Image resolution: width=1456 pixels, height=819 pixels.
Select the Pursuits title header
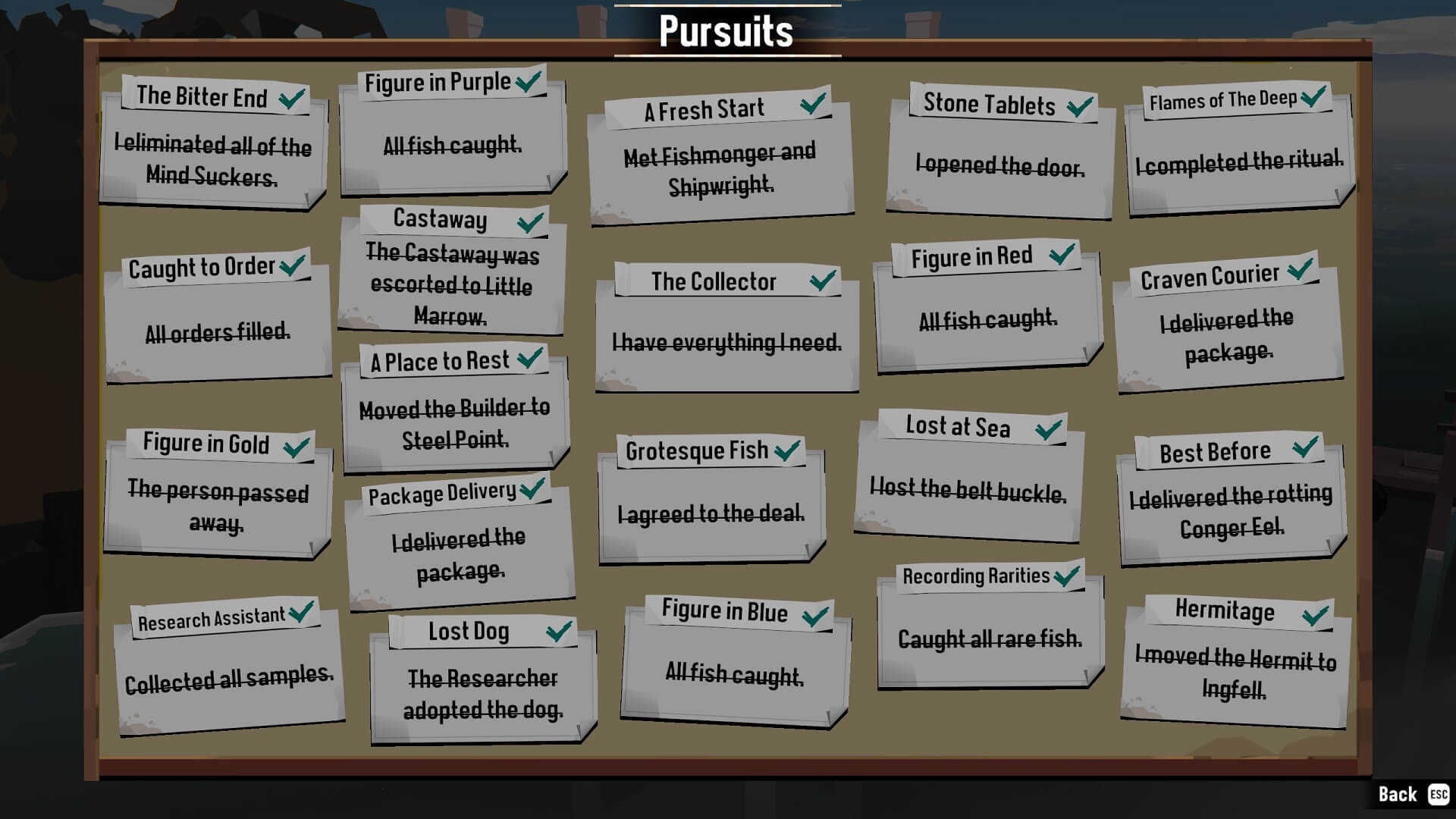pos(726,32)
